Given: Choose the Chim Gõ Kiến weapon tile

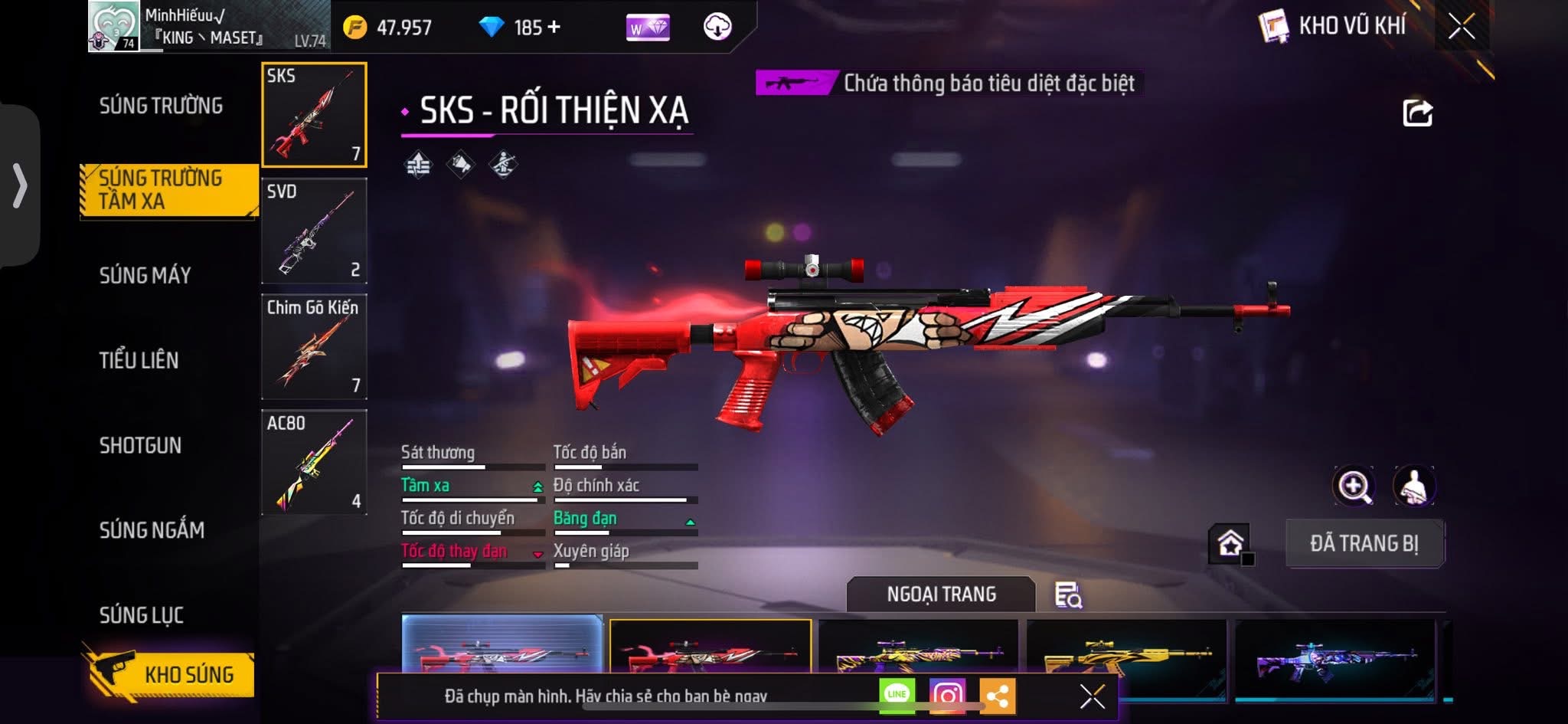Looking at the screenshot, I should [314, 346].
